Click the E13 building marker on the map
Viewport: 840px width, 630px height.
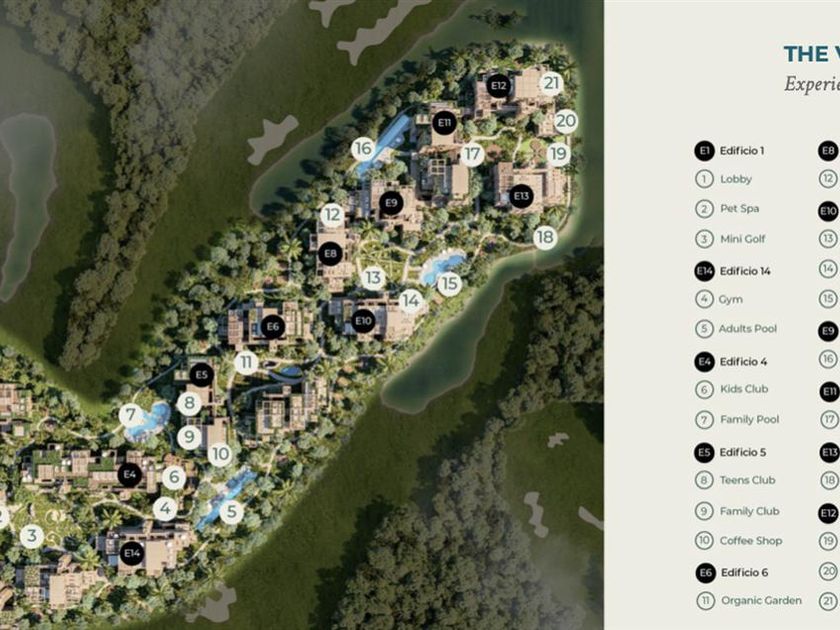520,195
